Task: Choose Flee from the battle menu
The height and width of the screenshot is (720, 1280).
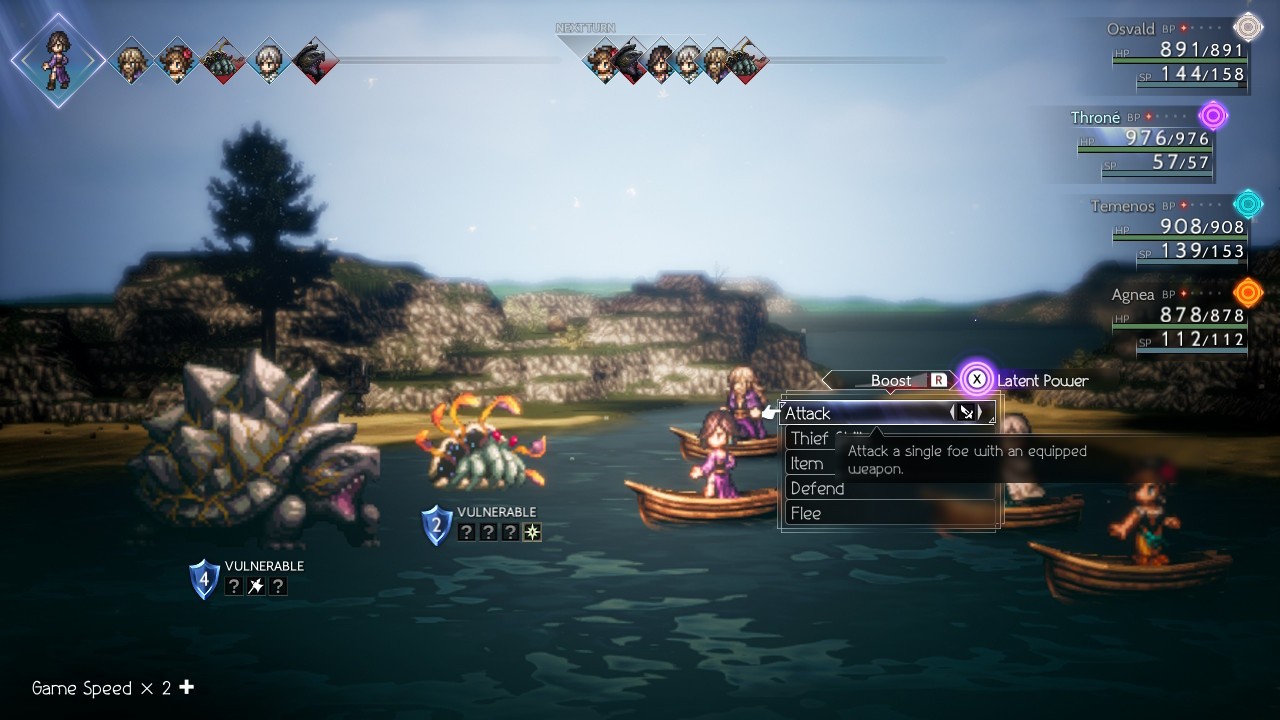Action: tap(806, 513)
